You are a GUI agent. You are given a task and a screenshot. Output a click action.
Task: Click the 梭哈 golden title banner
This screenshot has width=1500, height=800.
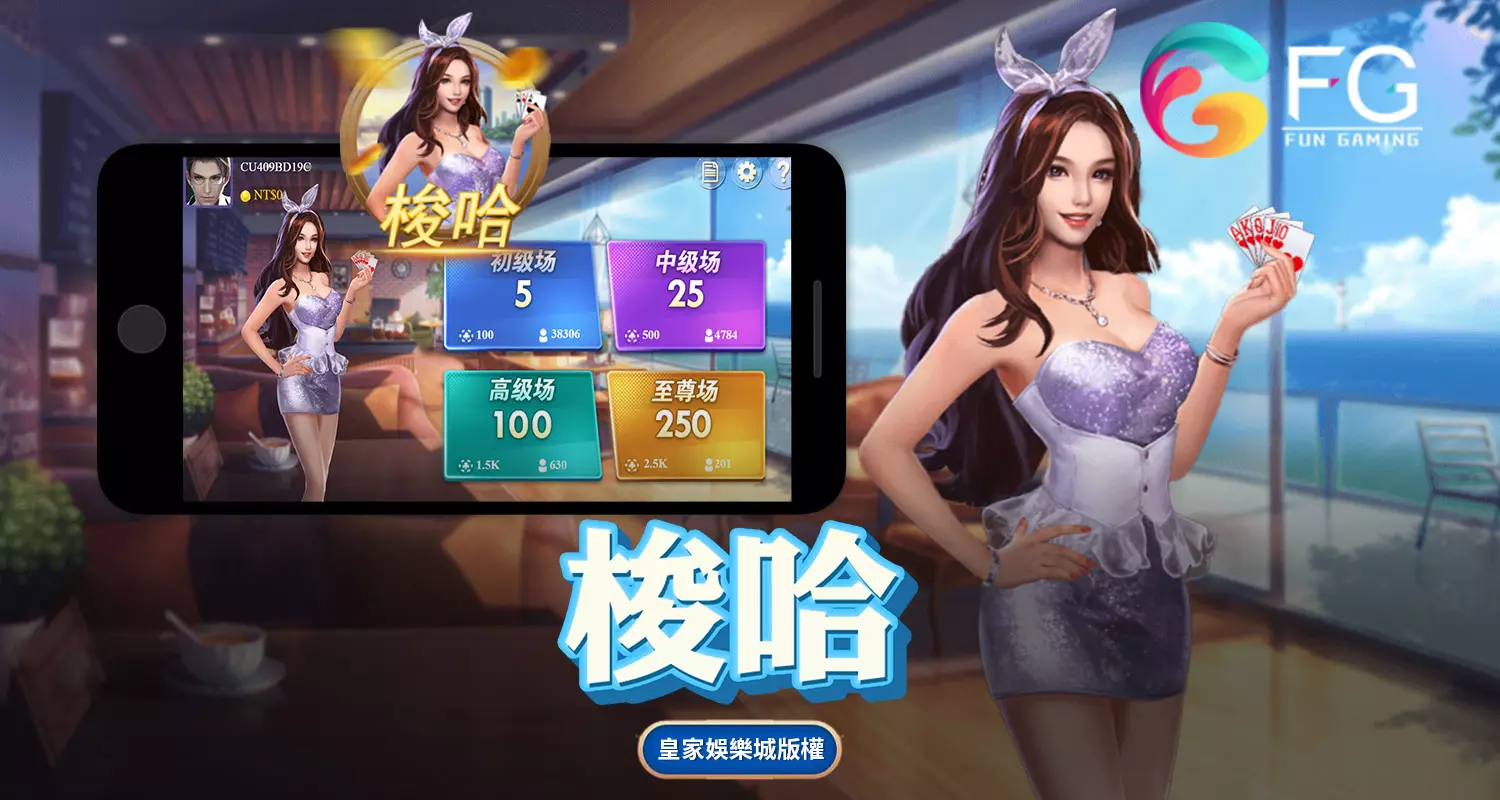450,215
